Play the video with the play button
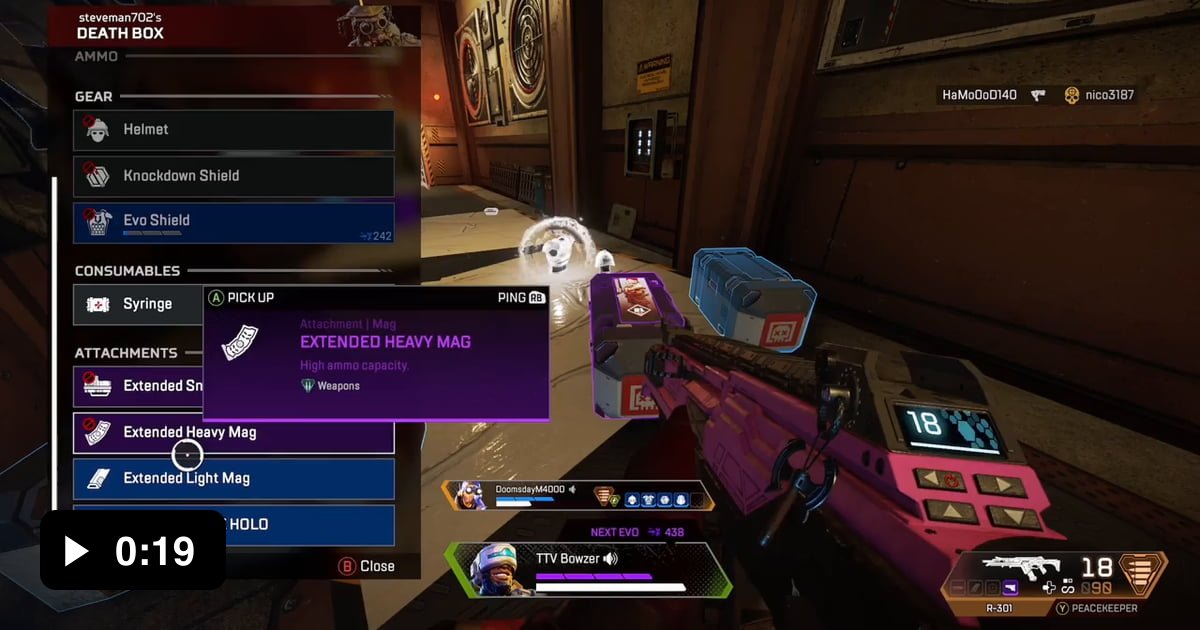 (77, 551)
